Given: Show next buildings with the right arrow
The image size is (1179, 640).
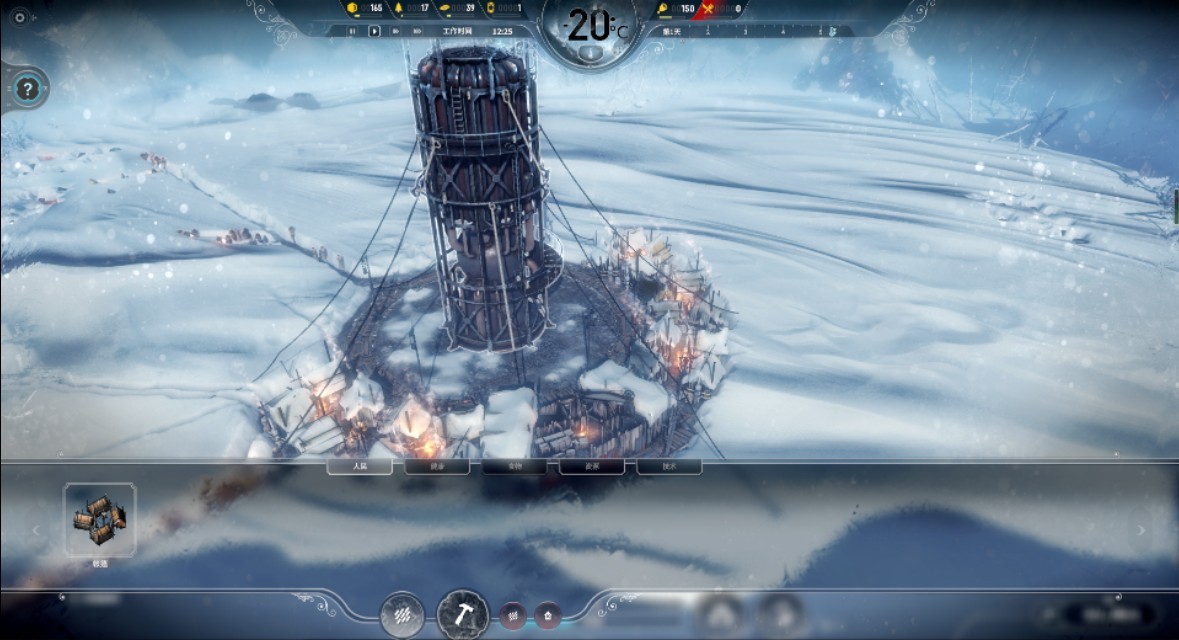Looking at the screenshot, I should [1142, 531].
